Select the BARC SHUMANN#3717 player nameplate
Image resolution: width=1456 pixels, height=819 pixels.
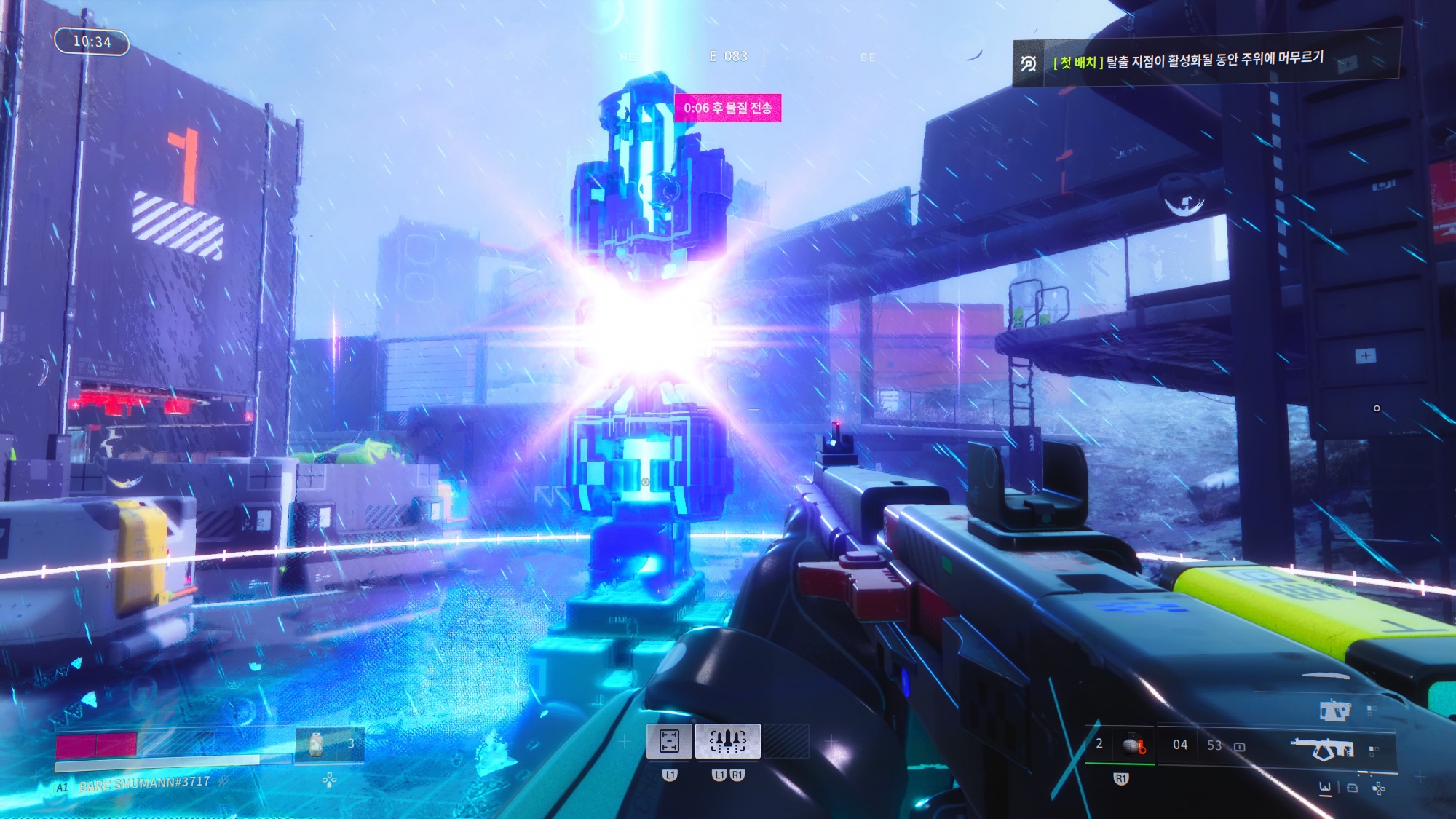pos(144,784)
